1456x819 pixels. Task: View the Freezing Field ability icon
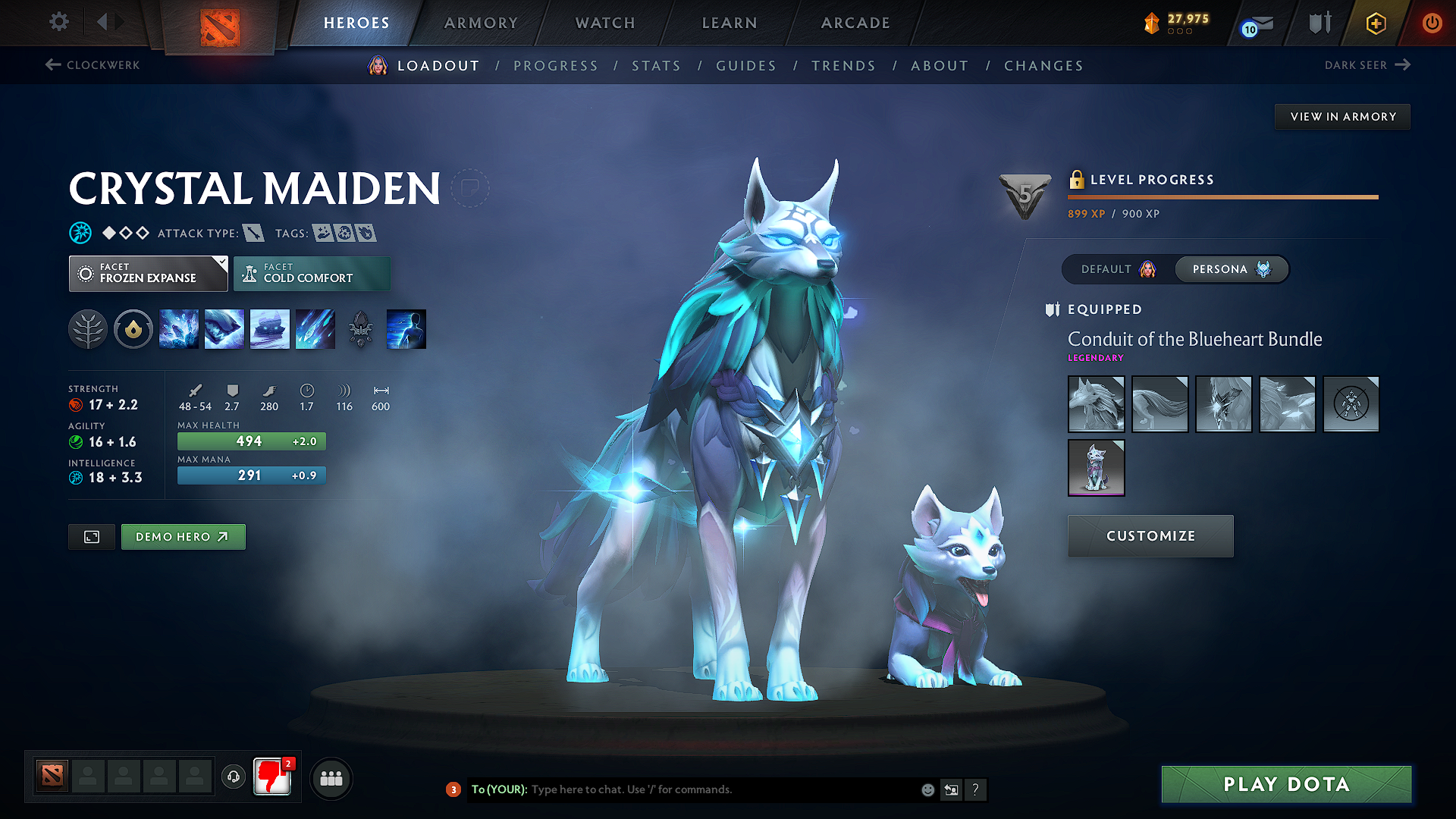pos(315,328)
